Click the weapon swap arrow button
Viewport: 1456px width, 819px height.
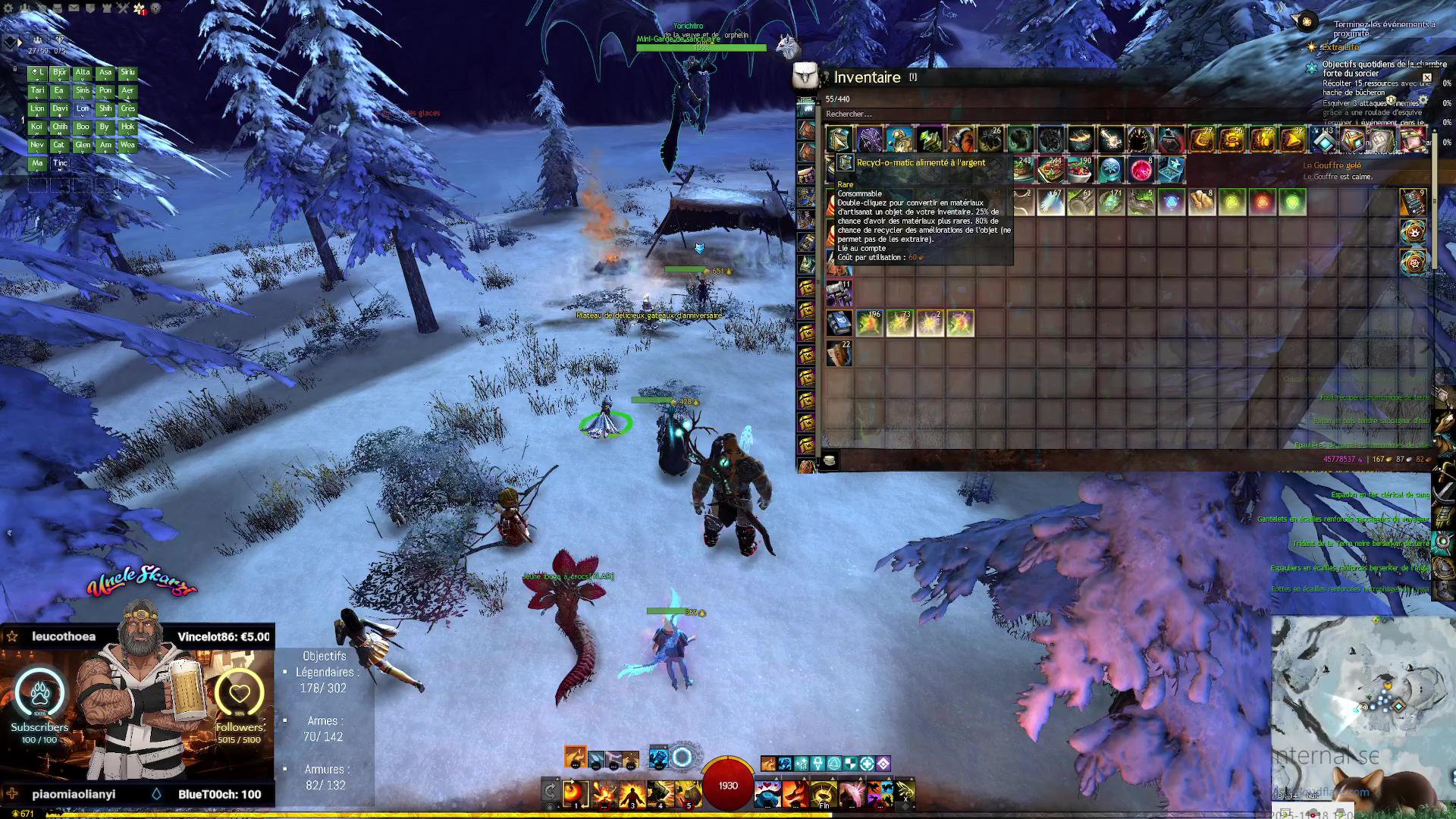[x=551, y=792]
